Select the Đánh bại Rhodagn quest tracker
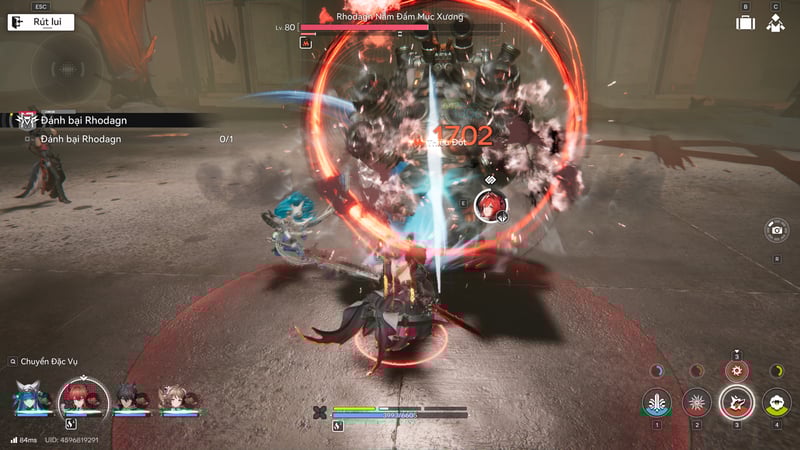This screenshot has height=450, width=800. point(84,120)
